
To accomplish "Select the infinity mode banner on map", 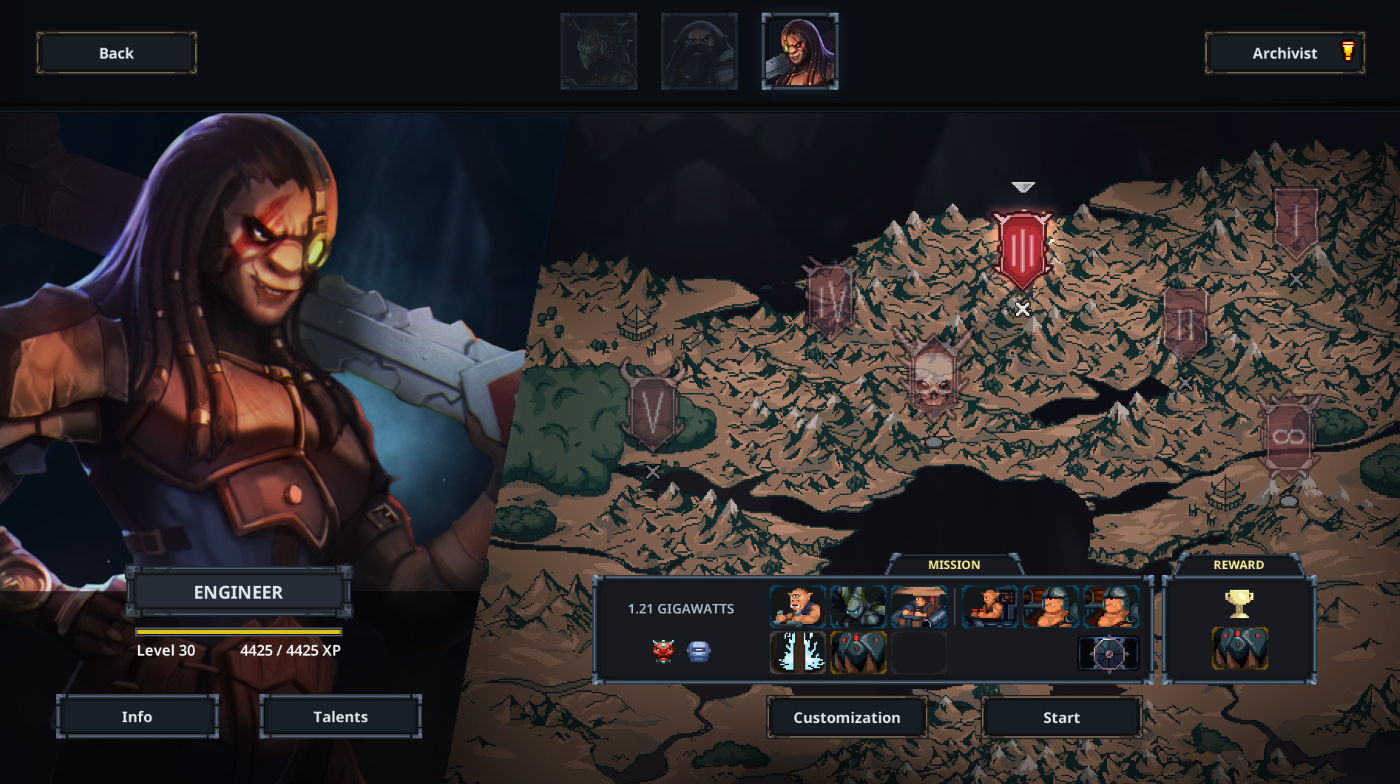I will 1289,438.
